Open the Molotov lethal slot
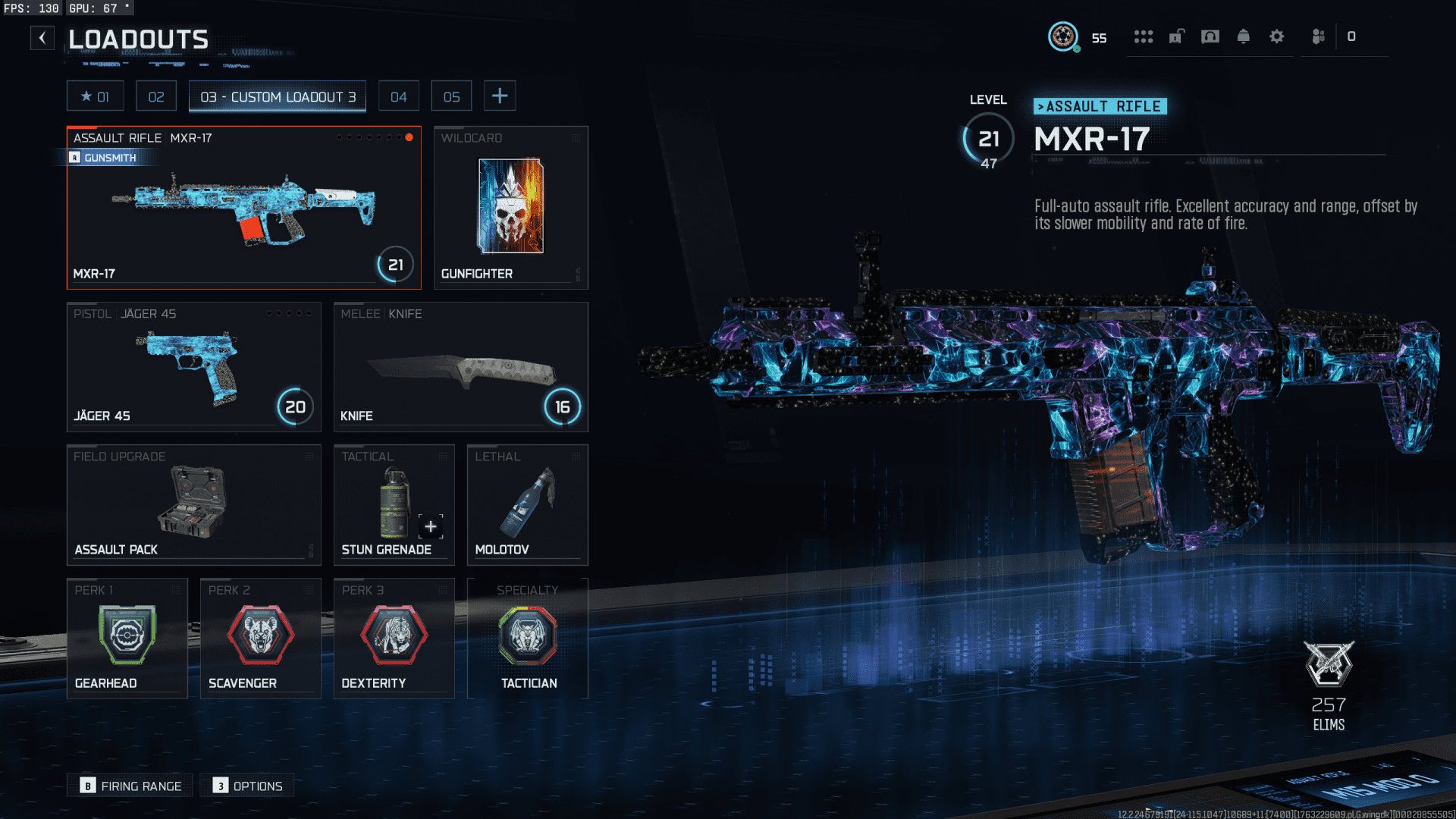Viewport: 1456px width, 819px height. click(527, 504)
